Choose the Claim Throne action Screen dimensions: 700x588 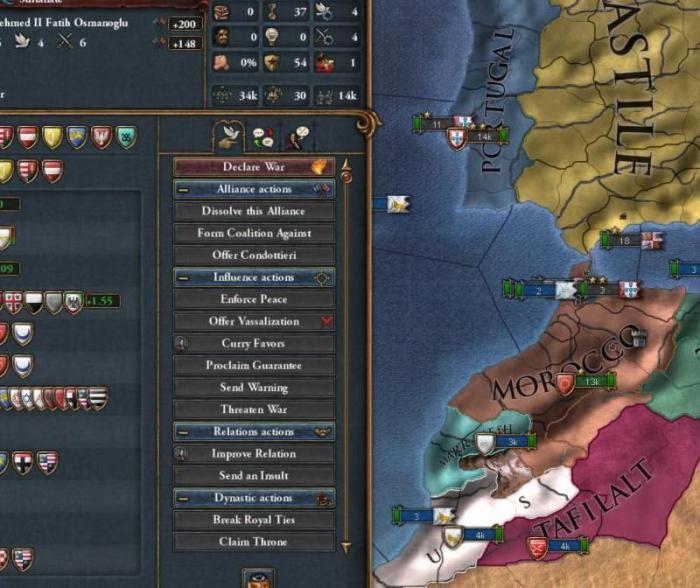[x=254, y=542]
